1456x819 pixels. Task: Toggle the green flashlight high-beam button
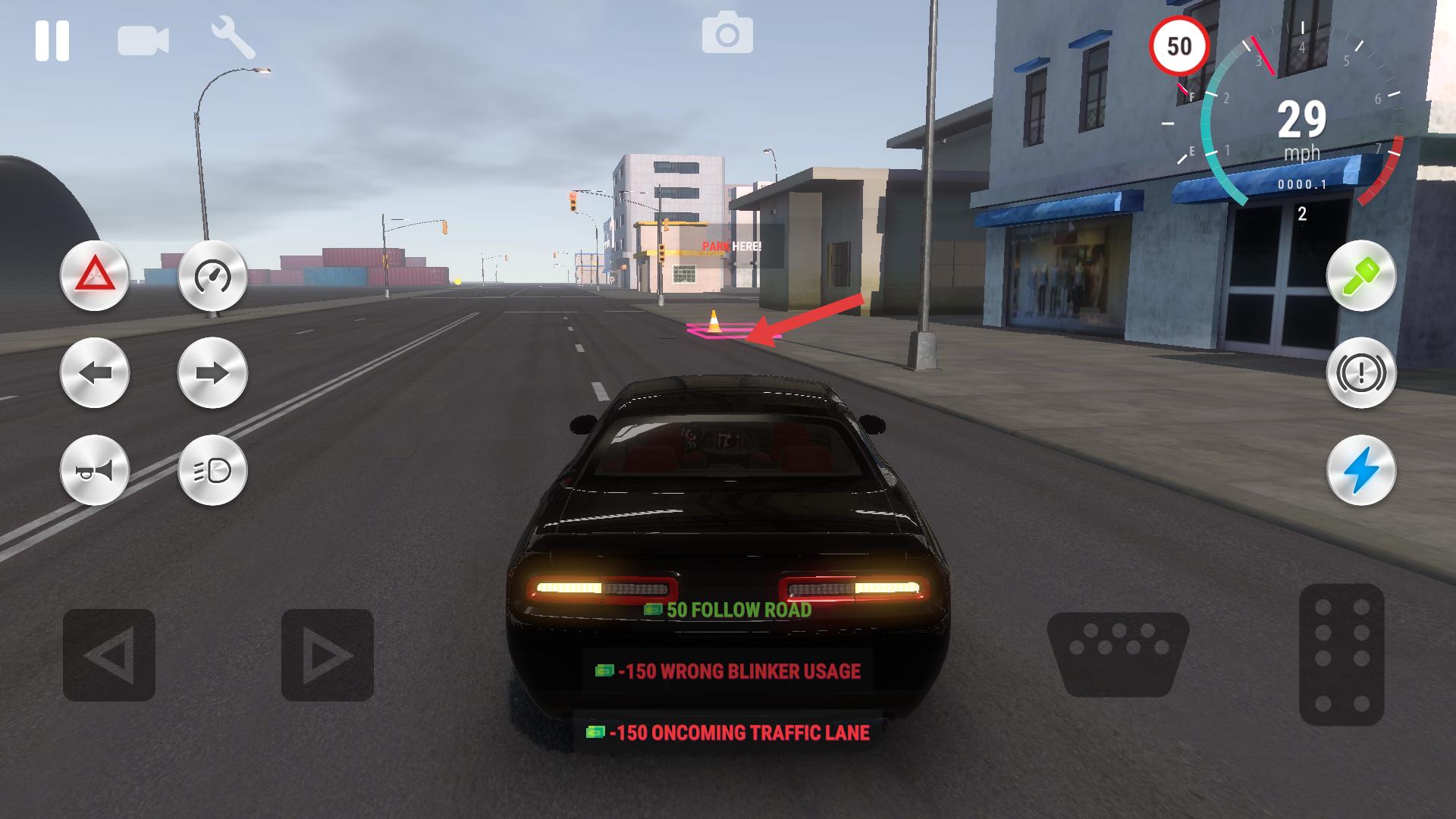[1361, 275]
